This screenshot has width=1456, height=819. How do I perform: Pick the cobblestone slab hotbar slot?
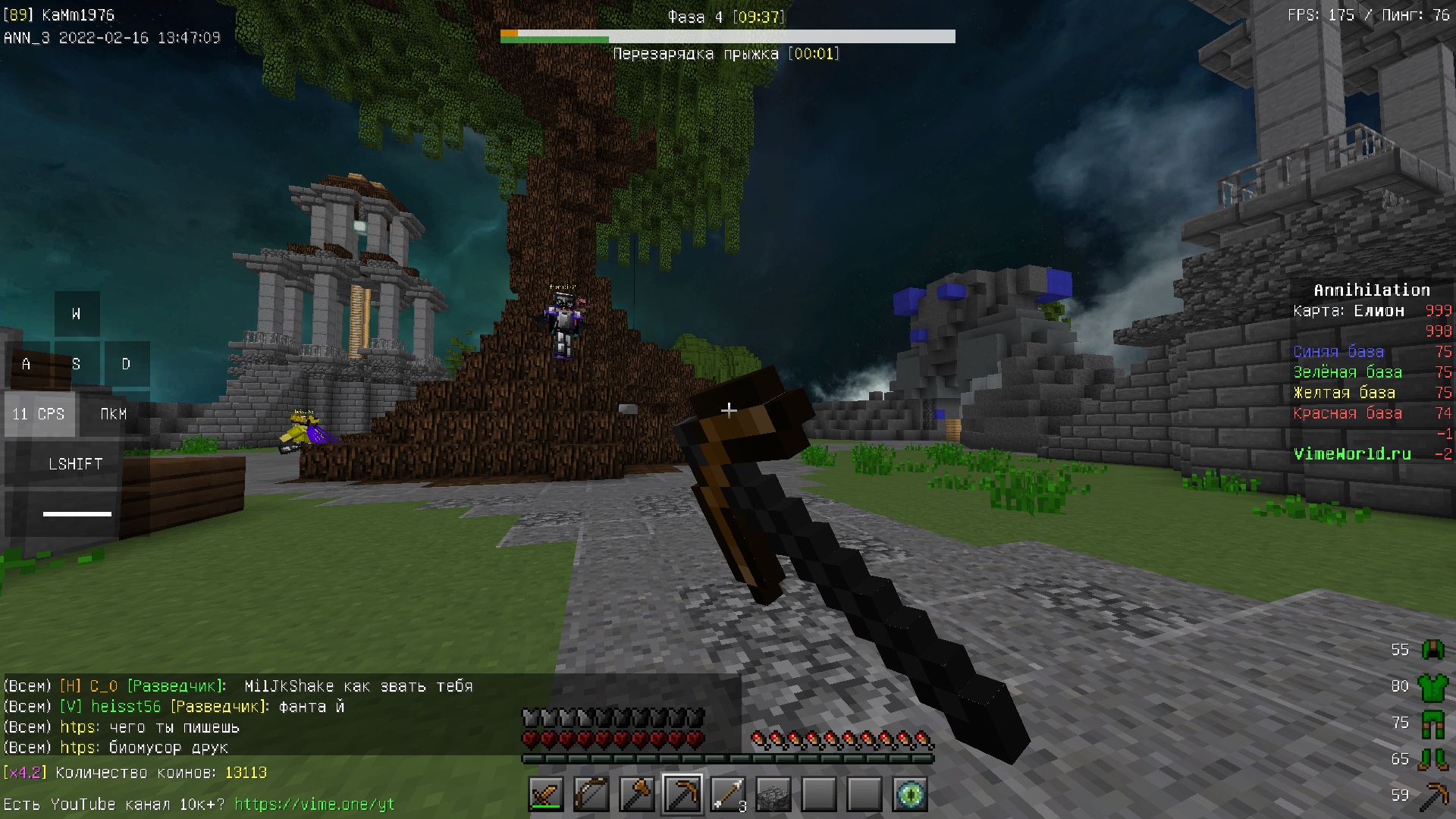coord(773,795)
